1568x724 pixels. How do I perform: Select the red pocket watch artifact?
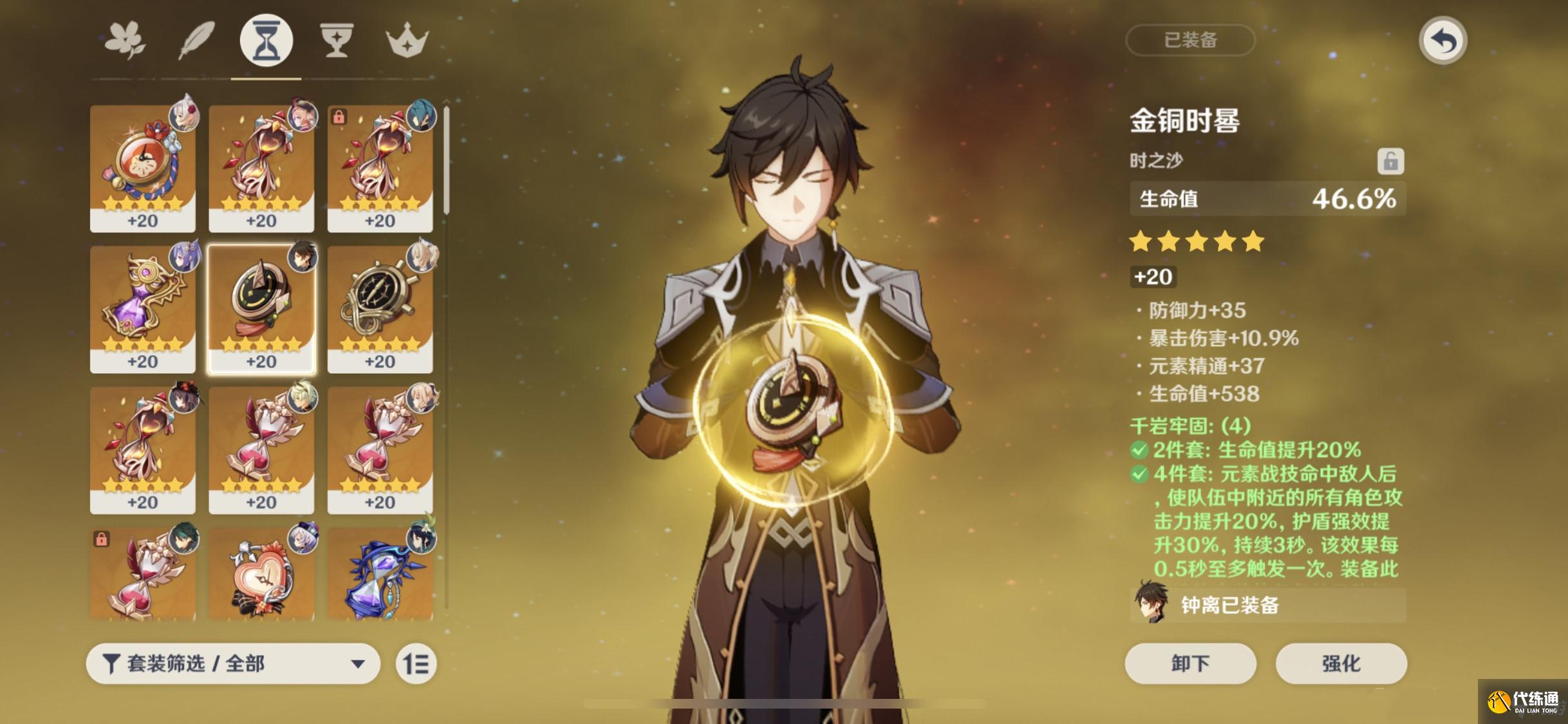pos(143,167)
